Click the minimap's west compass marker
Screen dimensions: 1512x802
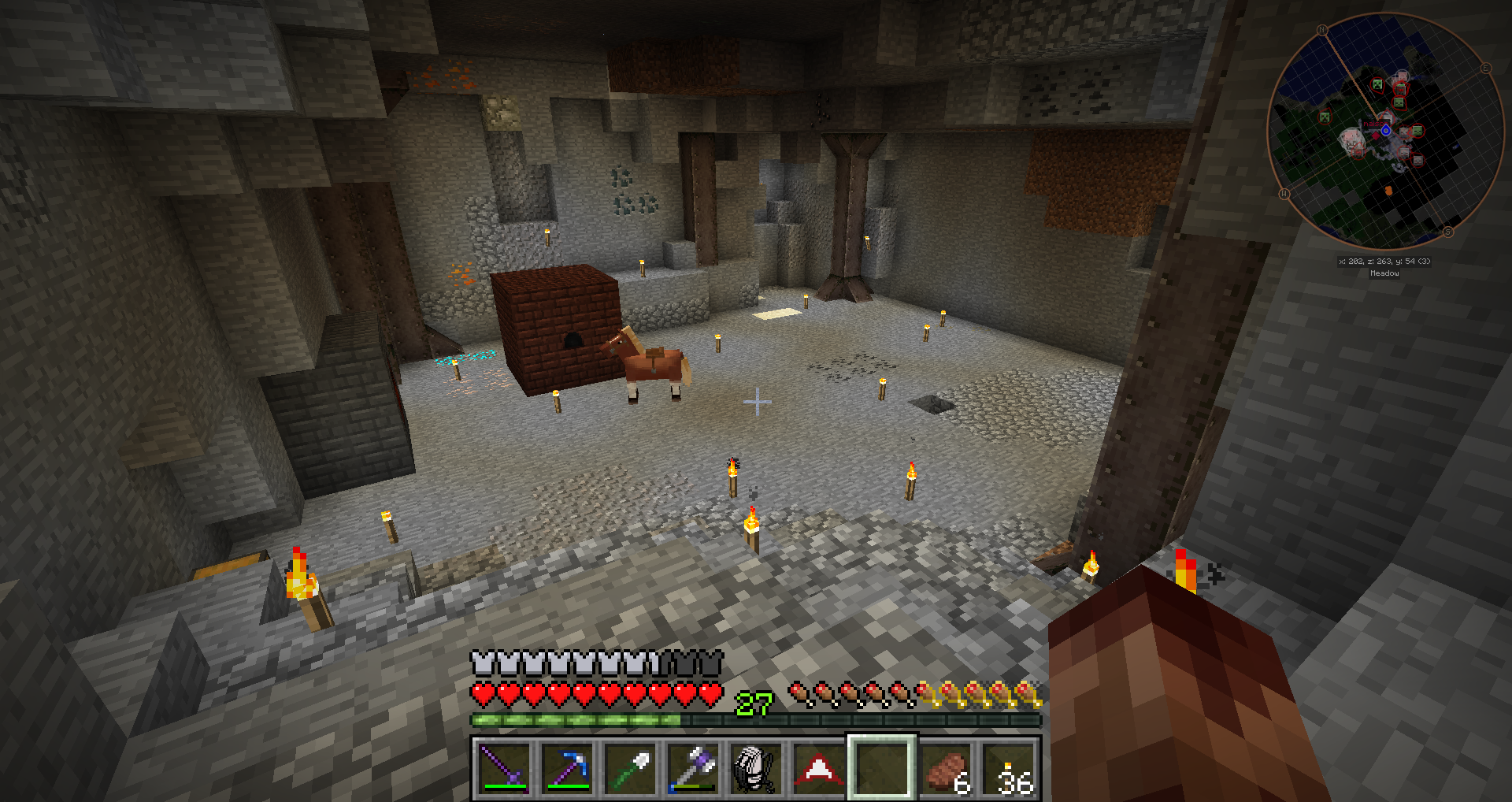[x=1284, y=193]
